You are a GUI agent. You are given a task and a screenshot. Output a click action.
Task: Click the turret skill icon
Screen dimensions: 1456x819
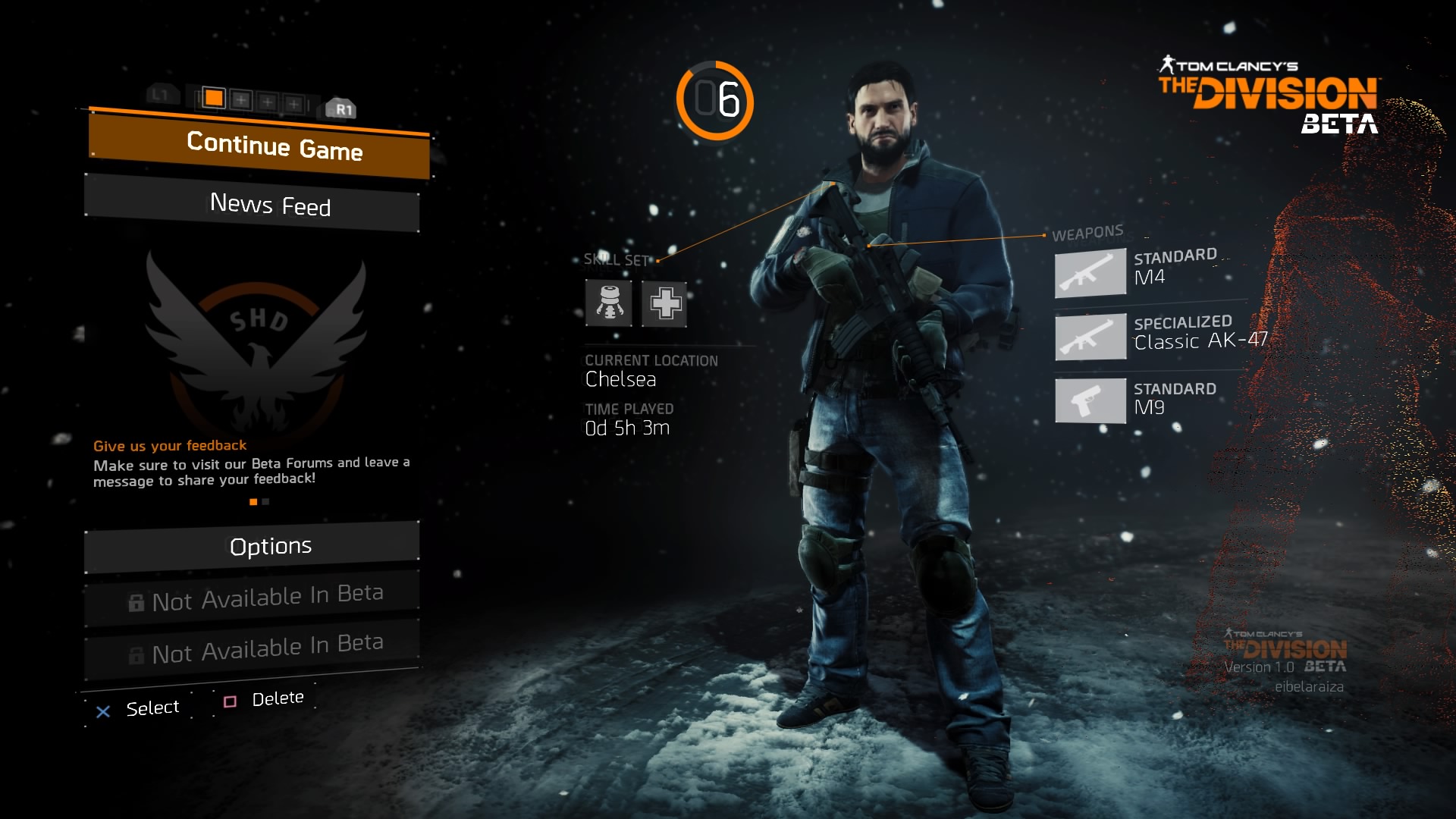(x=608, y=303)
